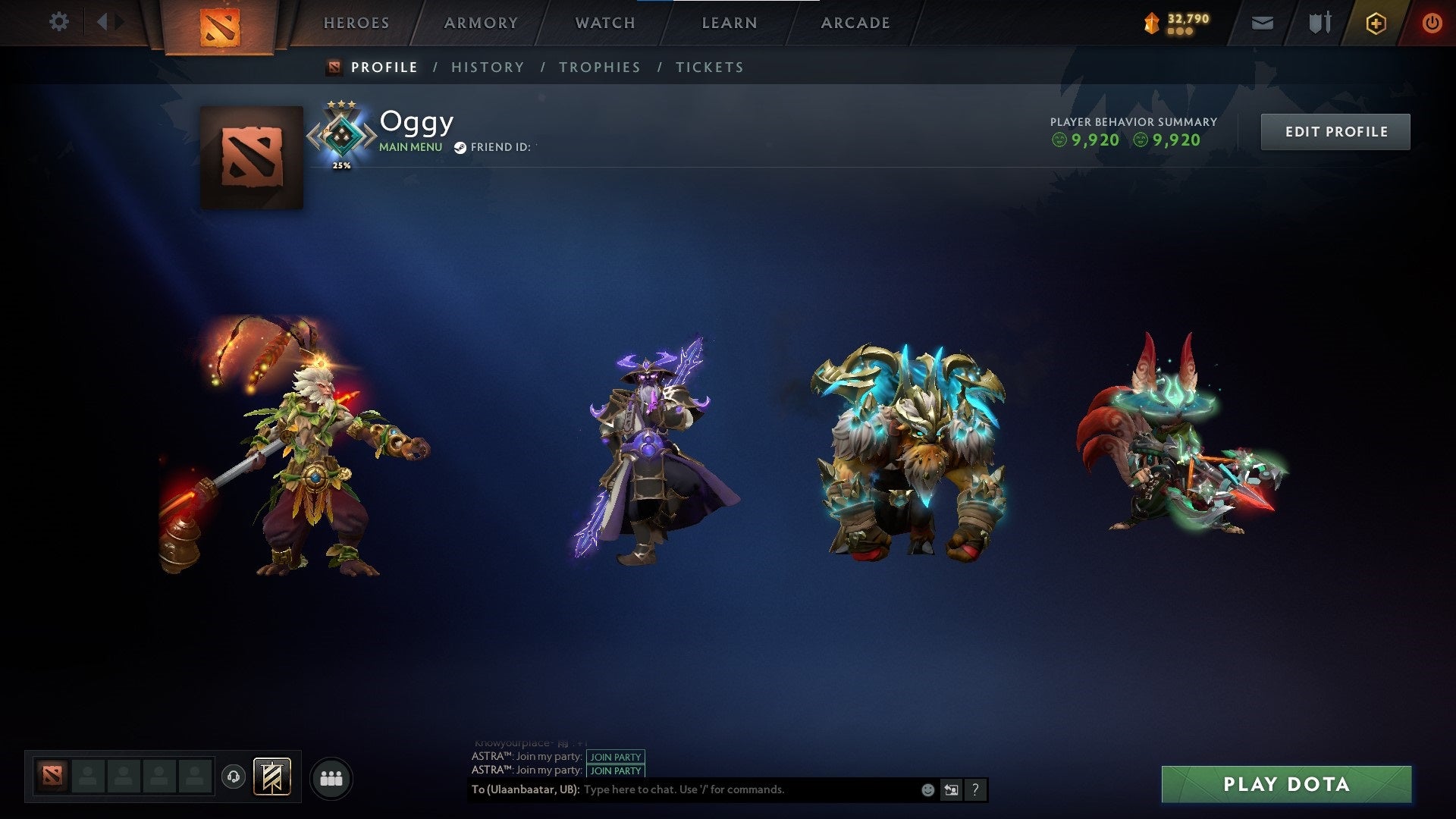This screenshot has width=1456, height=819.
Task: Open the armory shield-and-sword icon
Action: pyautogui.click(x=1318, y=22)
